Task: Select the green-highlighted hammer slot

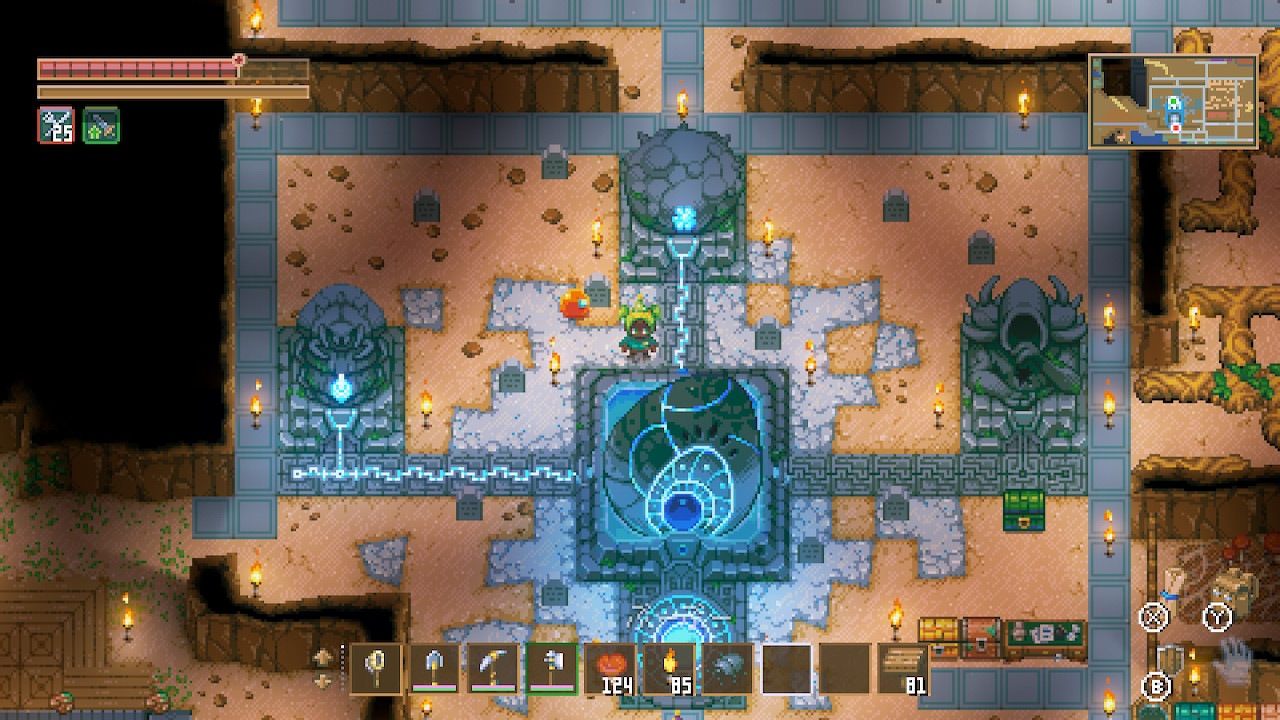Action: tap(550, 668)
